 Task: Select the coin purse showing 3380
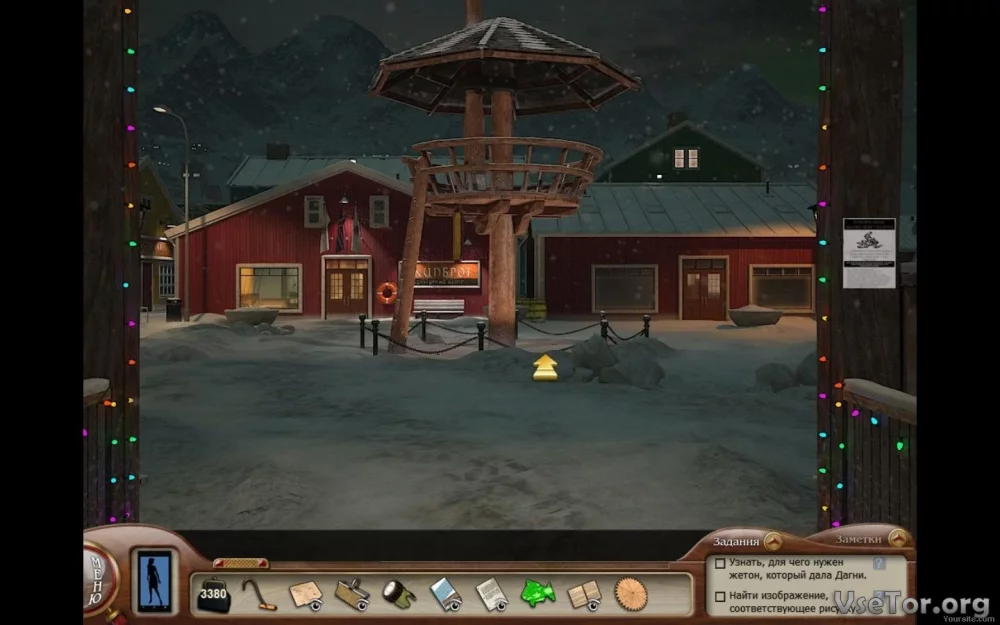[213, 594]
